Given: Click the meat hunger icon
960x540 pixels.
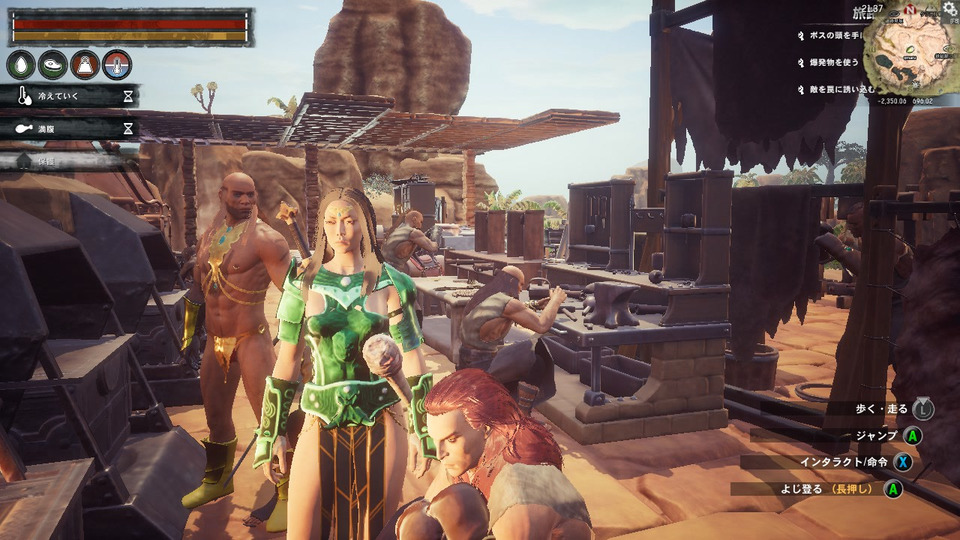Looking at the screenshot, I should 53,65.
